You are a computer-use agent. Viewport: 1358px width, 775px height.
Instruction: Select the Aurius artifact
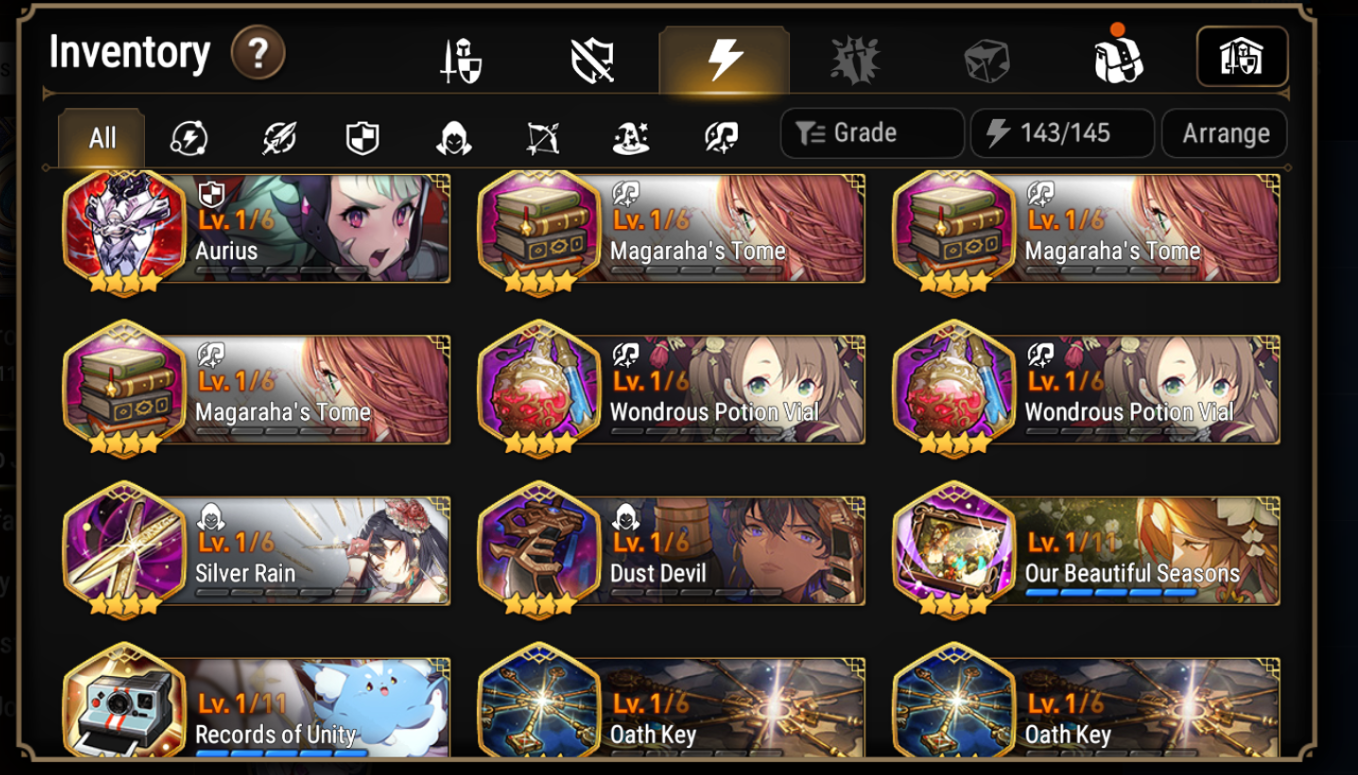(255, 230)
